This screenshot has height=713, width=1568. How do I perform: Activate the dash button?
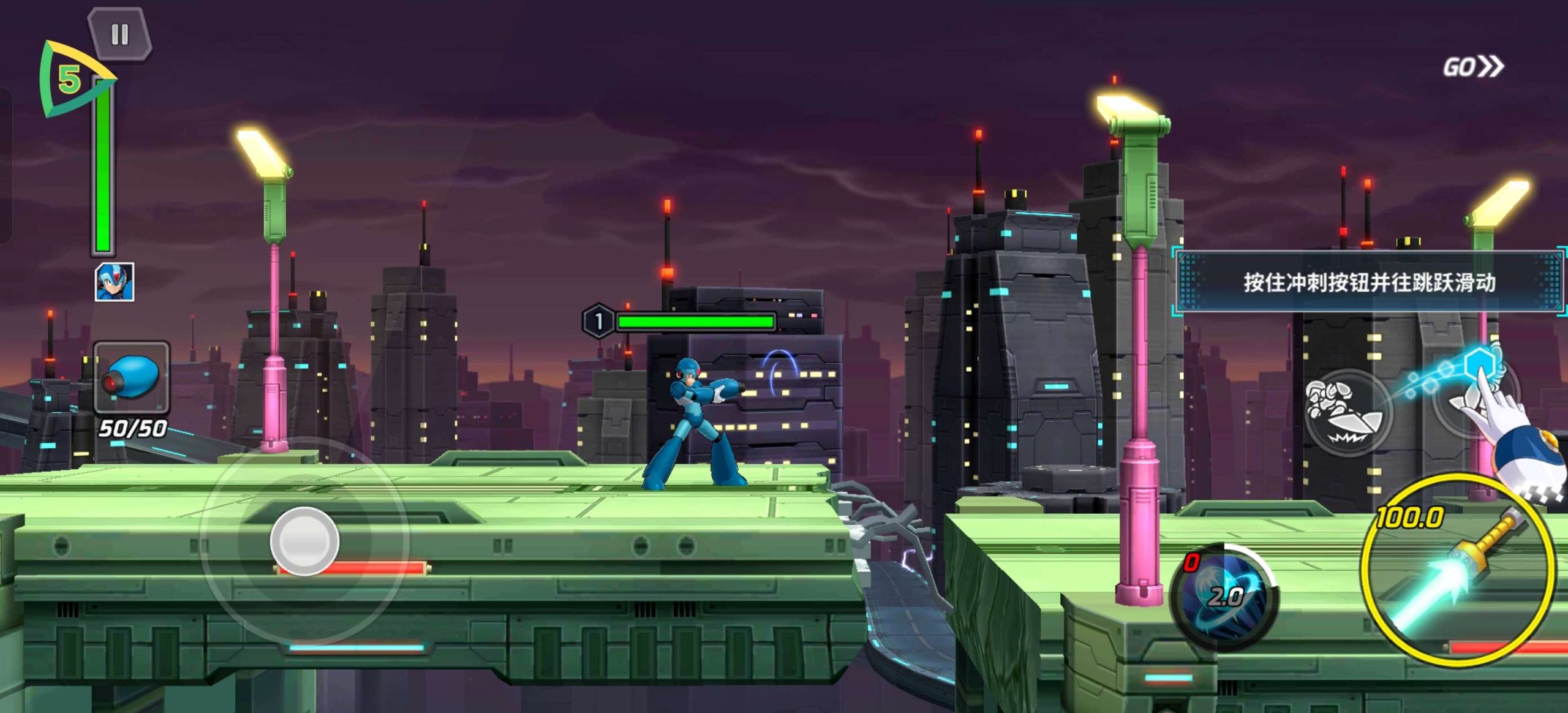1347,413
